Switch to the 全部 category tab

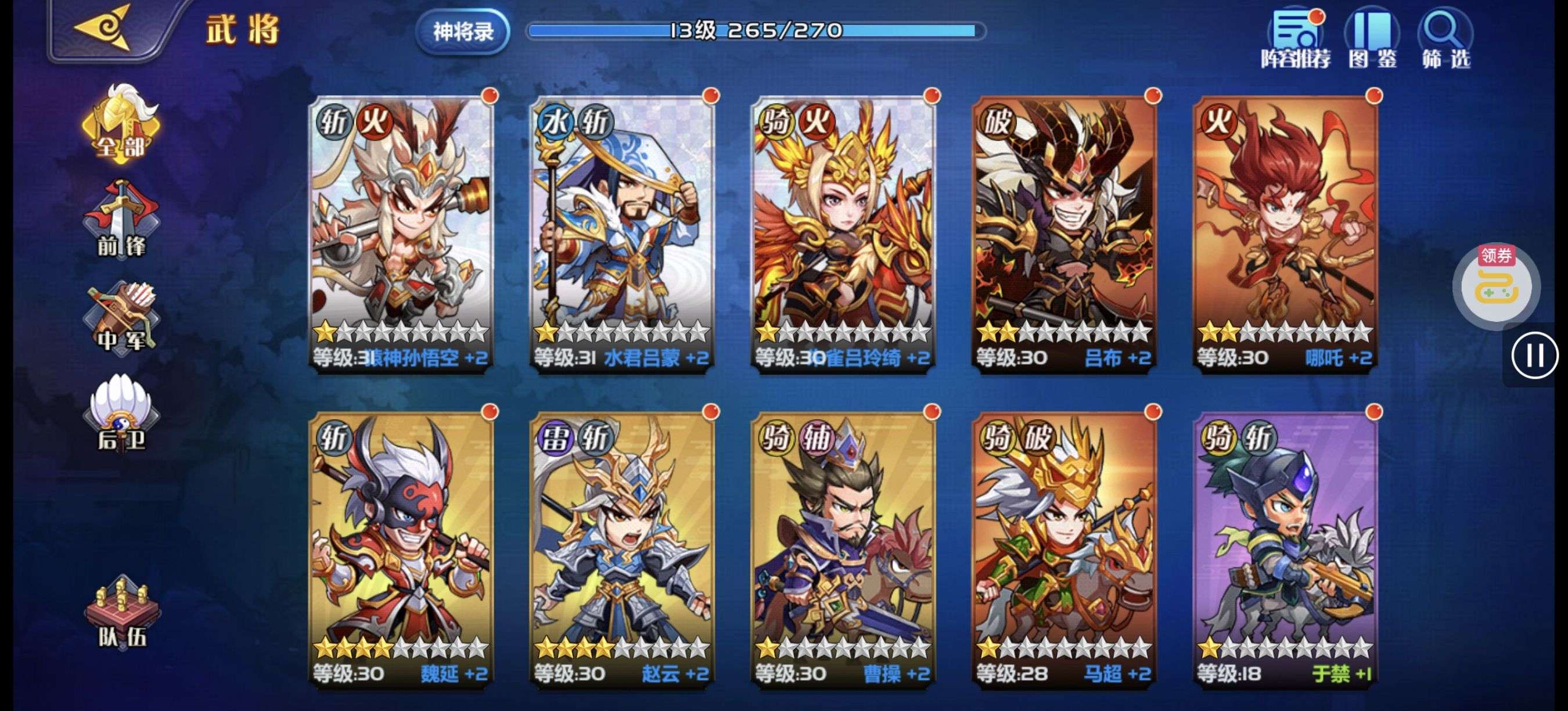[x=121, y=125]
